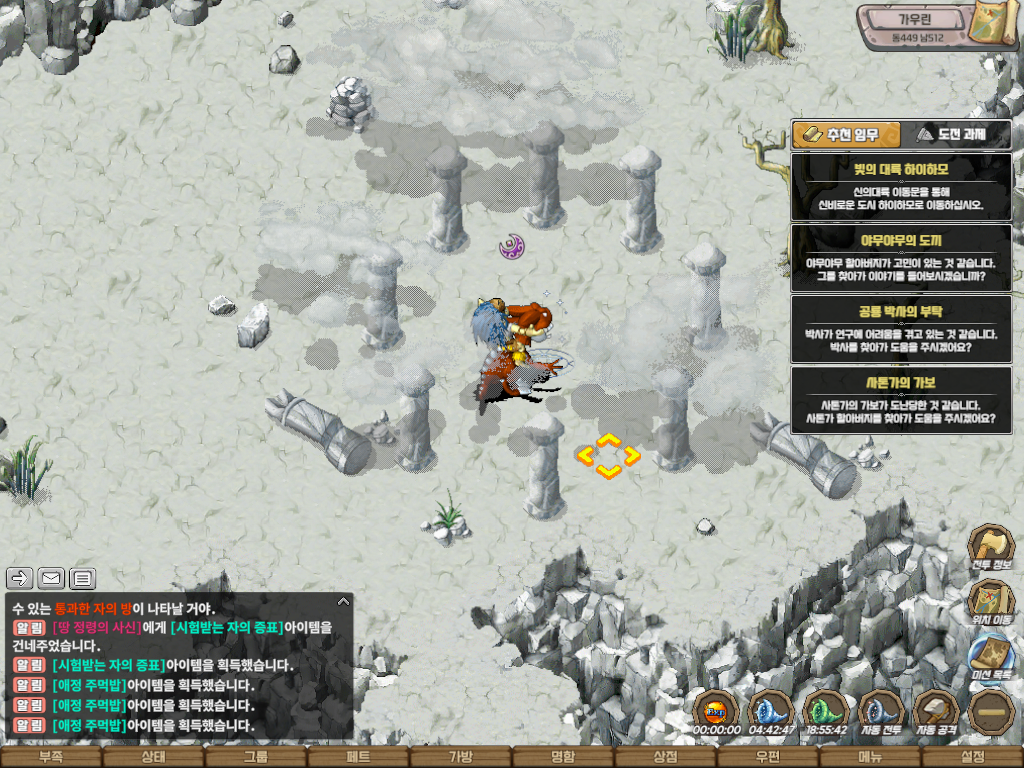This screenshot has height=768, width=1024.
Task: Open 위치 이동 location travel icon
Action: pyautogui.click(x=989, y=603)
